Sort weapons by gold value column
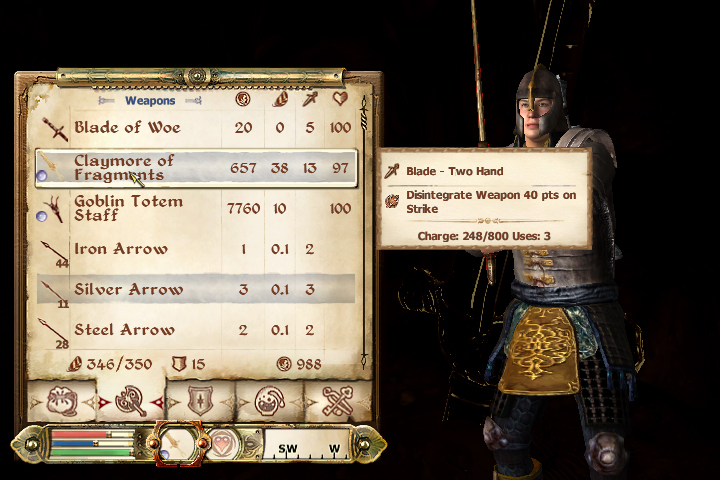Viewport: 720px width, 480px height. point(242,100)
